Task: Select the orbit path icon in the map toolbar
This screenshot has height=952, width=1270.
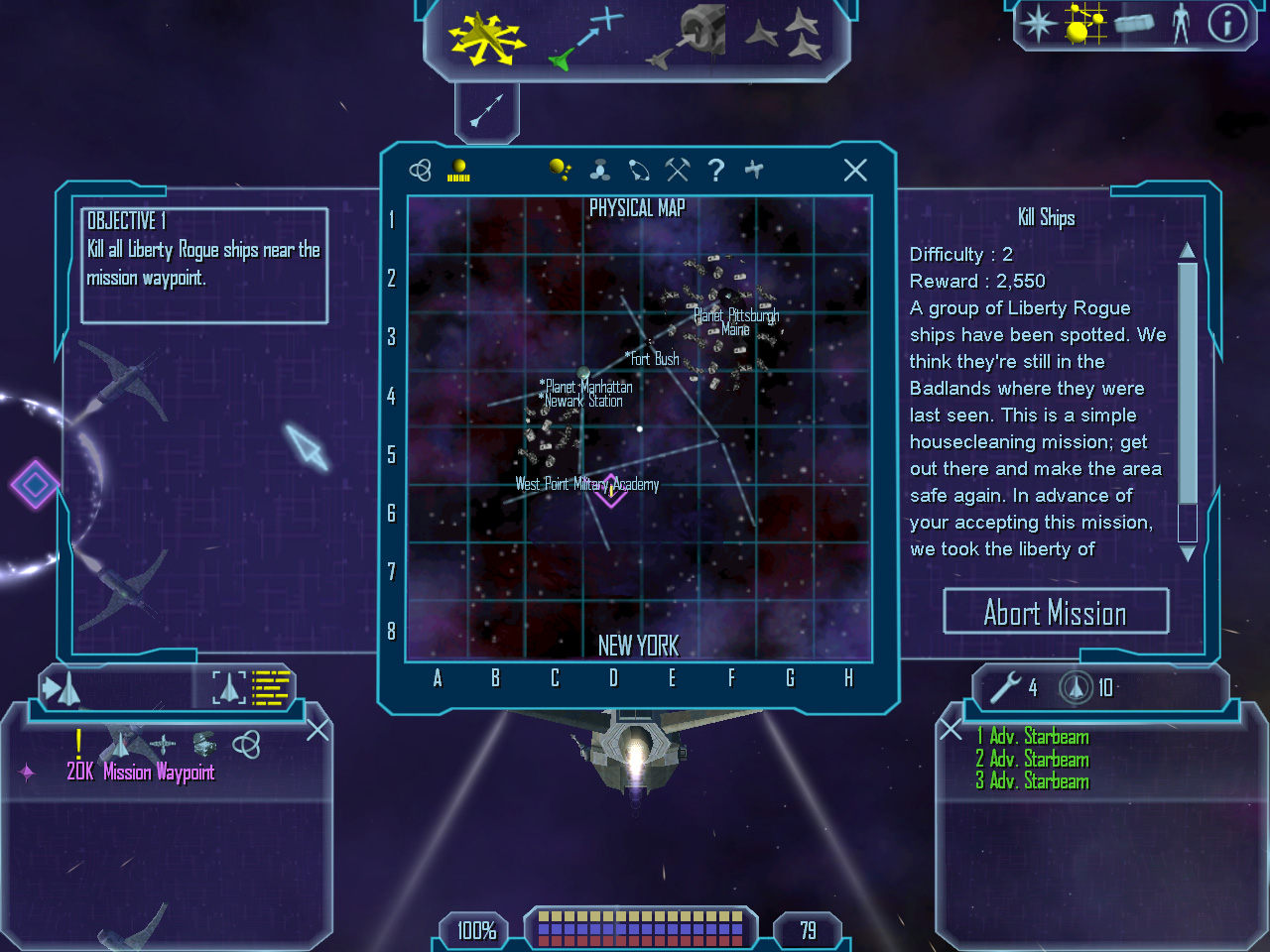Action: tap(639, 170)
